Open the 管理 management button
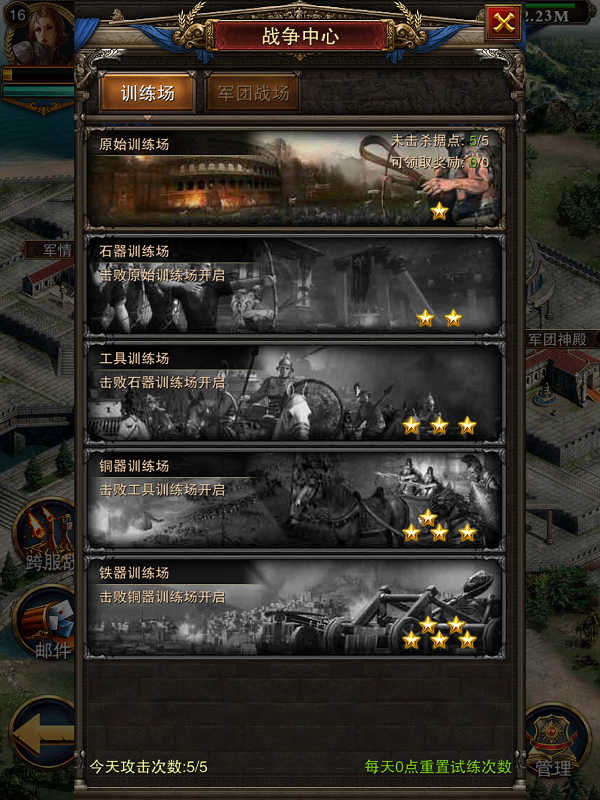This screenshot has width=600, height=800. pos(555,742)
